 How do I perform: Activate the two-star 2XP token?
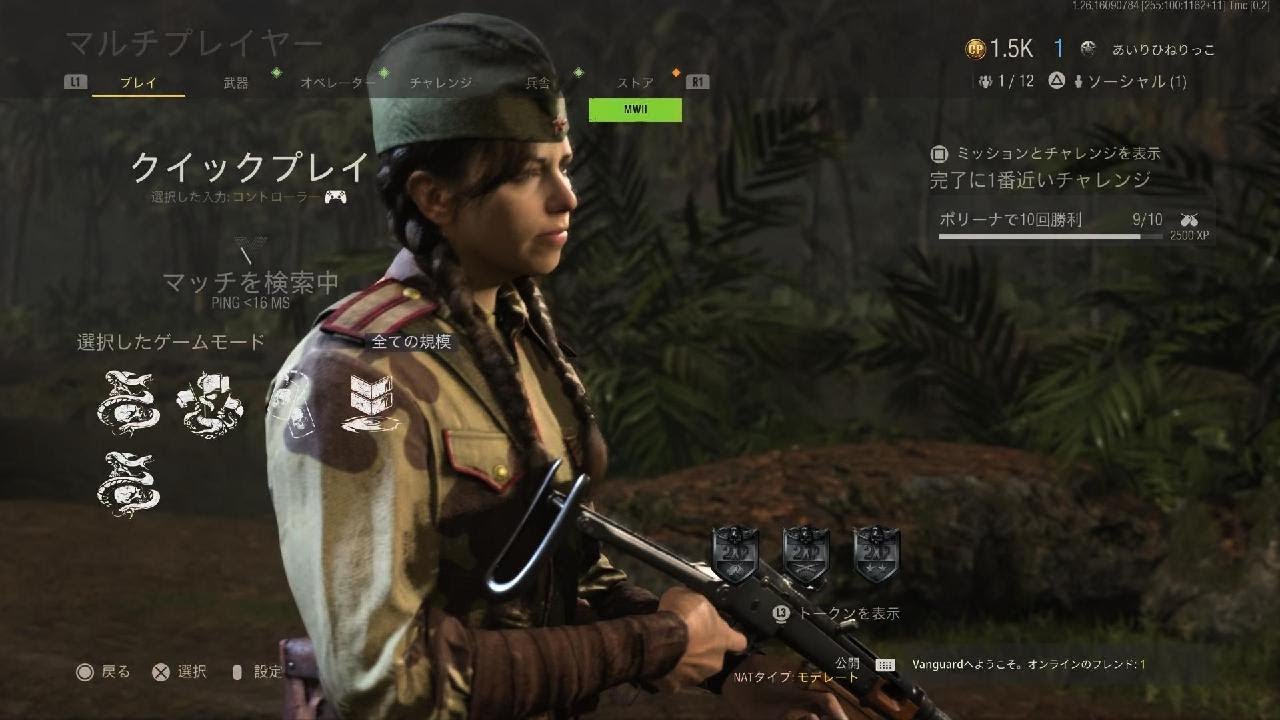[x=877, y=553]
